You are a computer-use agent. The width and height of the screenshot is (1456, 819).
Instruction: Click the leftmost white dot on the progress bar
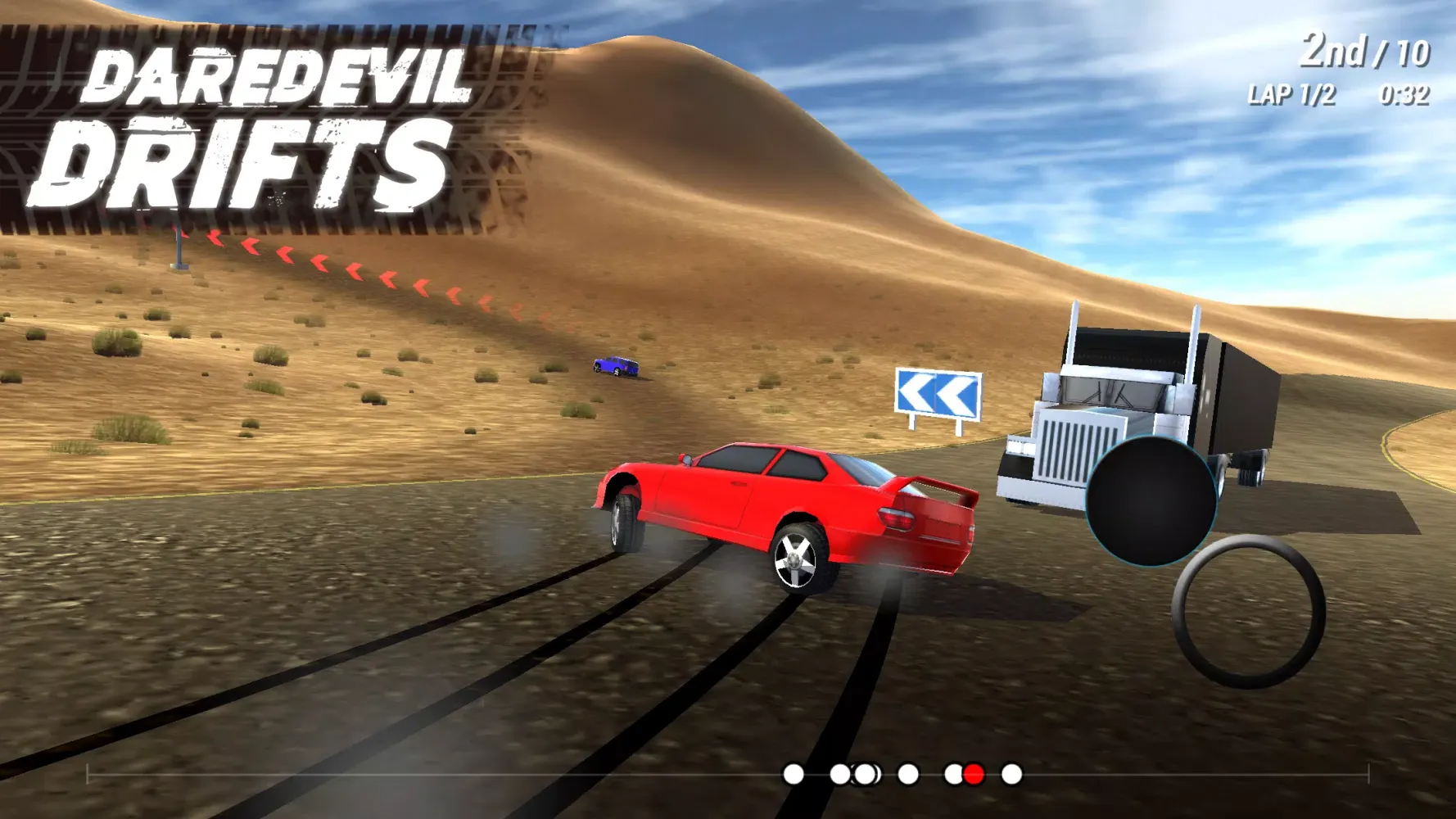coord(793,773)
